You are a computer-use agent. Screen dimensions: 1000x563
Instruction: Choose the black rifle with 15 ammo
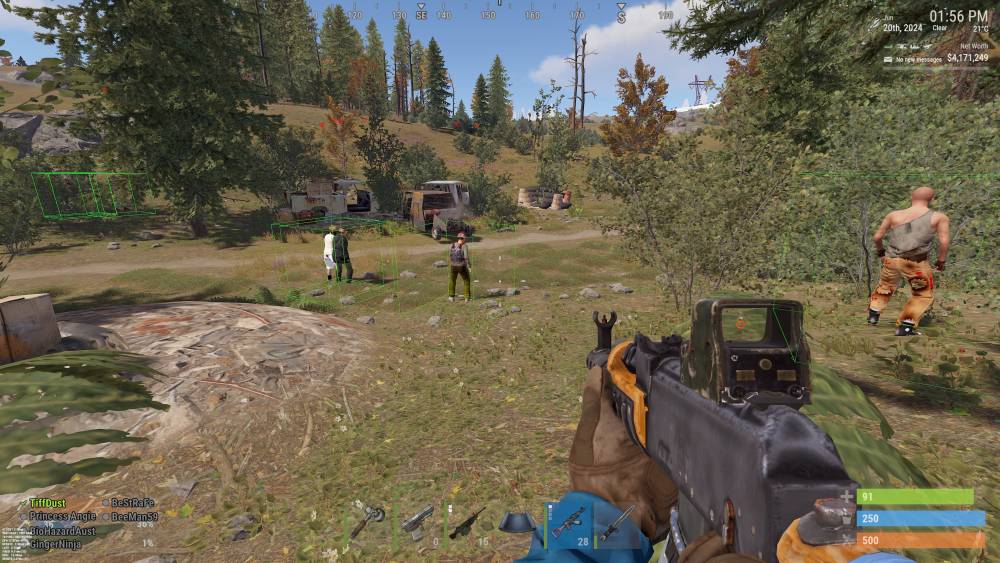click(x=467, y=522)
